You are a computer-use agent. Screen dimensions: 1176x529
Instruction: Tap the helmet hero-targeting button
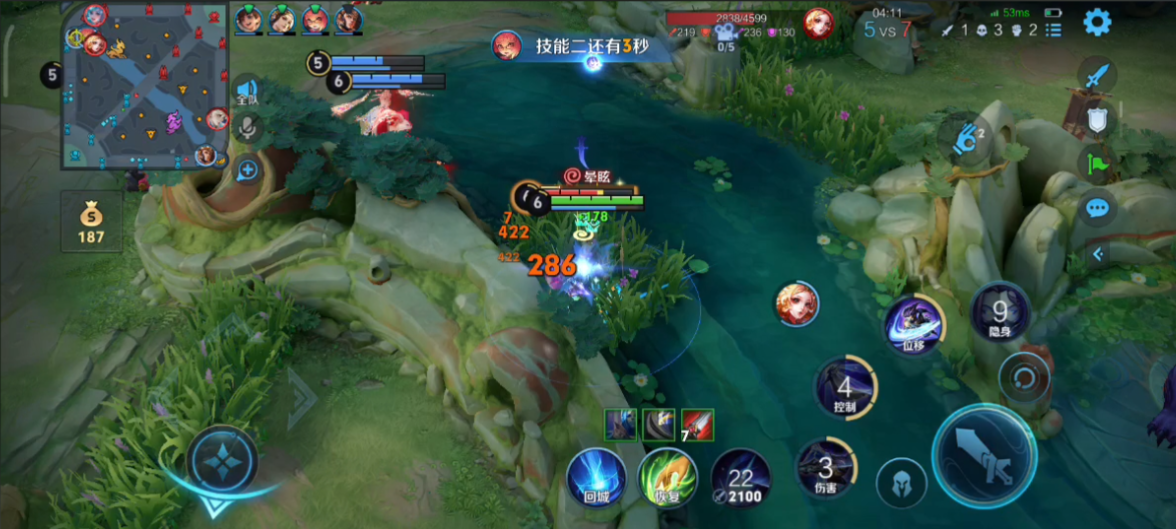coord(901,483)
